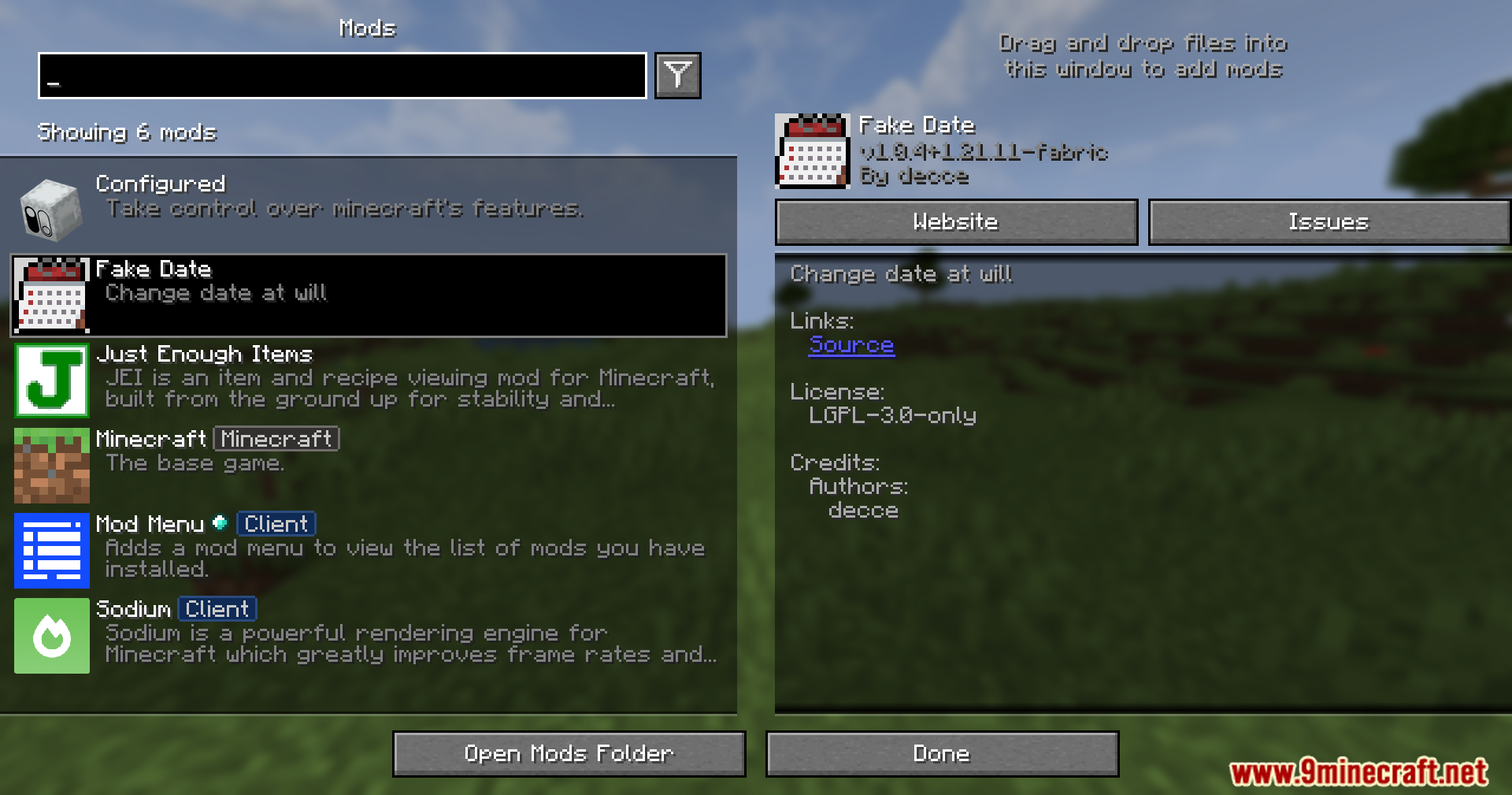1512x795 pixels.
Task: Click inside the mod search field
Action: (x=341, y=76)
